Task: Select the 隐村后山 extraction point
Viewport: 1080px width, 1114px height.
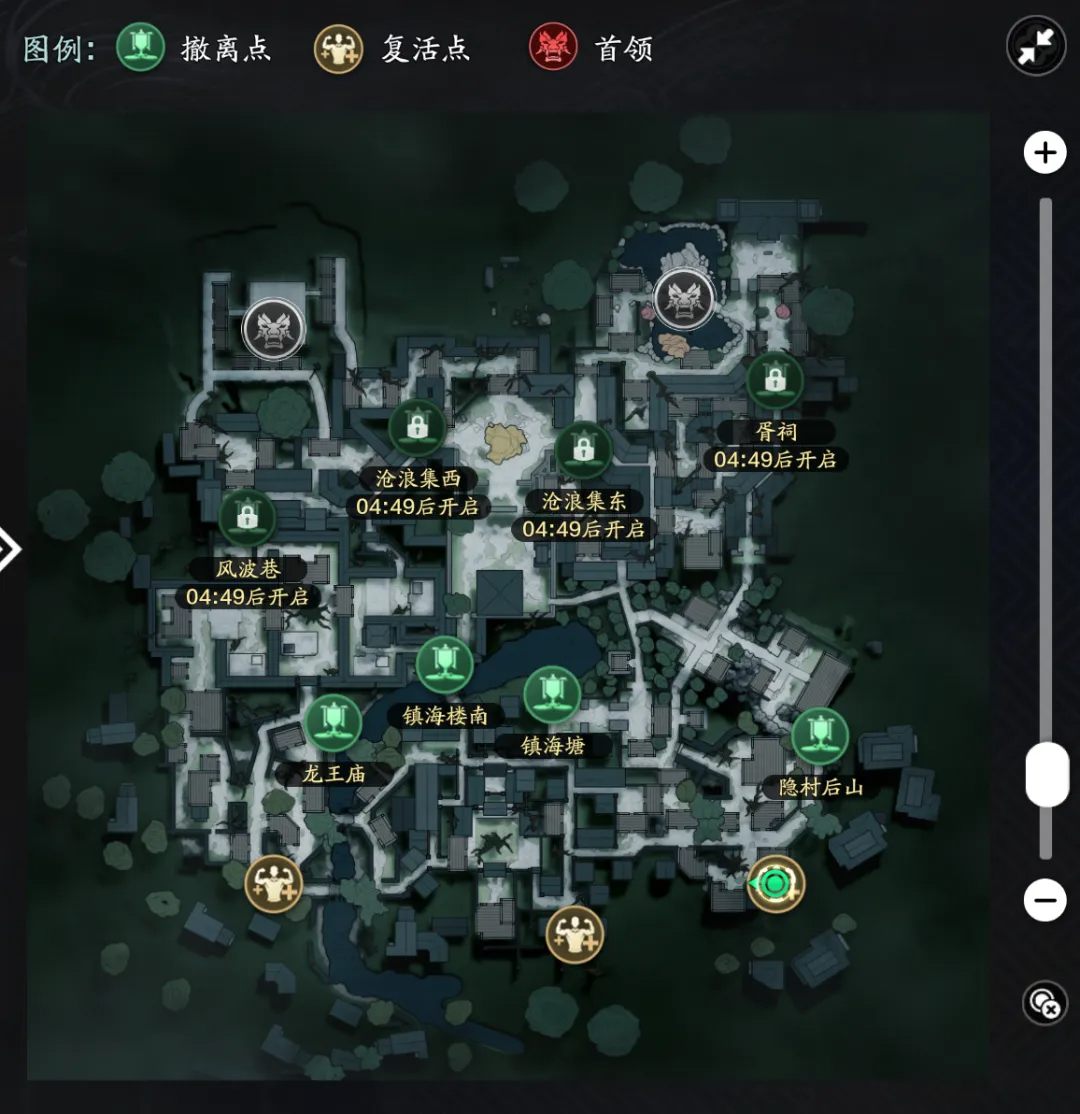Action: coord(820,736)
